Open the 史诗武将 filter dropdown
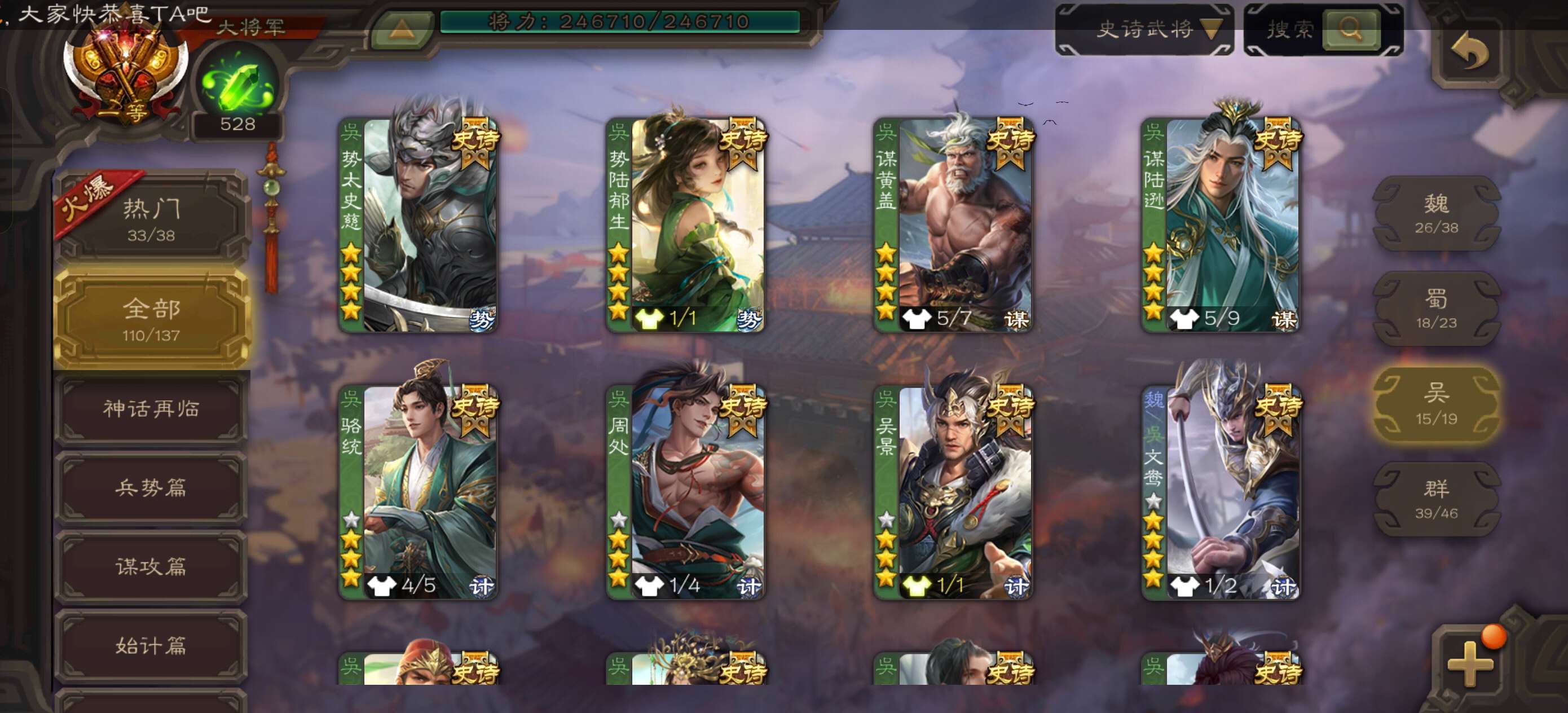Viewport: 1568px width, 713px height. [1144, 29]
